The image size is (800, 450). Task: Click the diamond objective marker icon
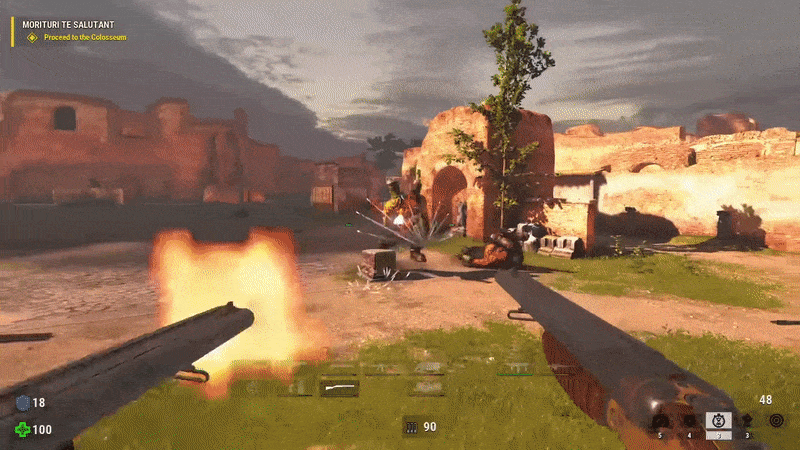(x=32, y=38)
